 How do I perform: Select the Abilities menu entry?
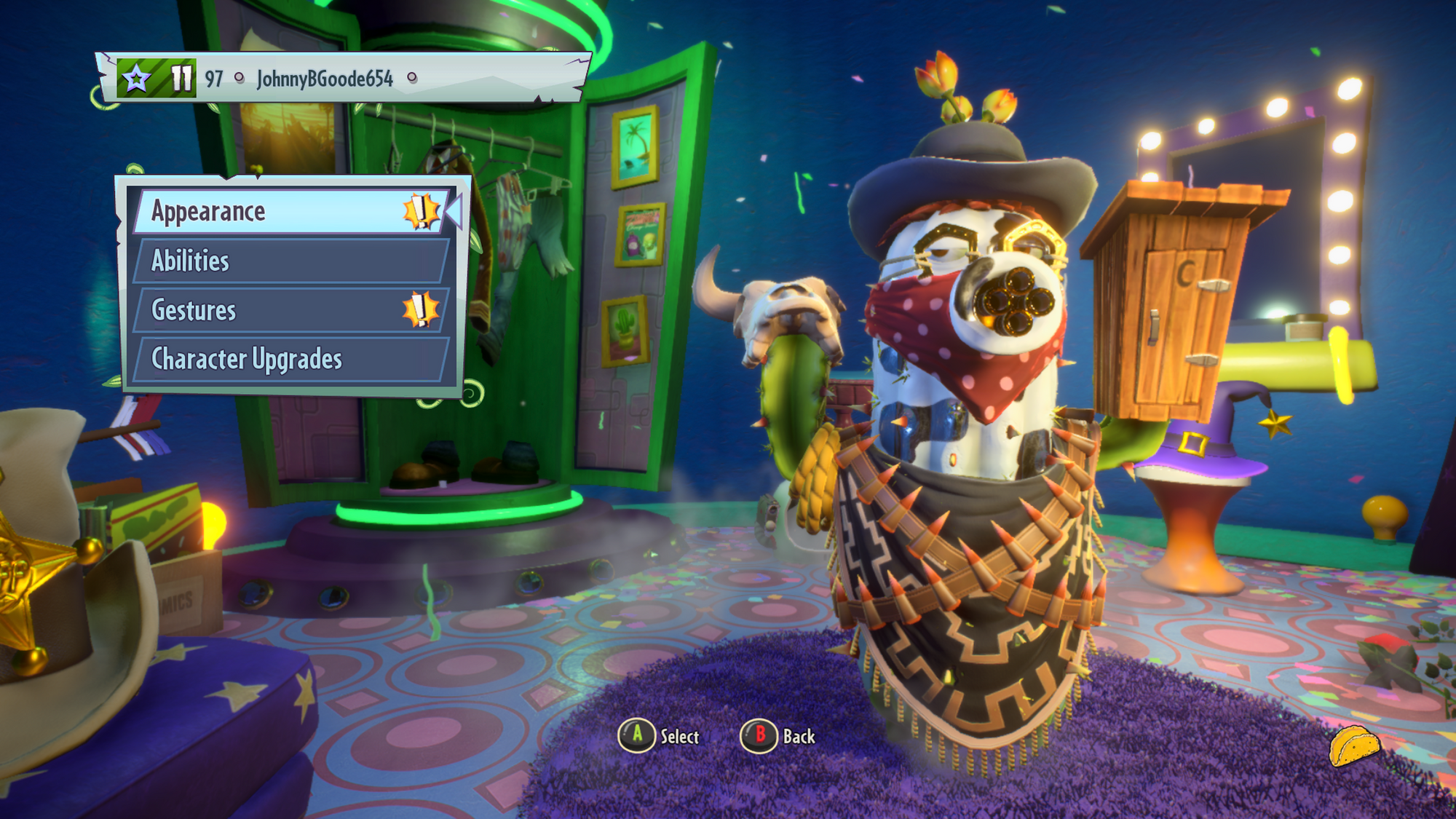[x=288, y=261]
